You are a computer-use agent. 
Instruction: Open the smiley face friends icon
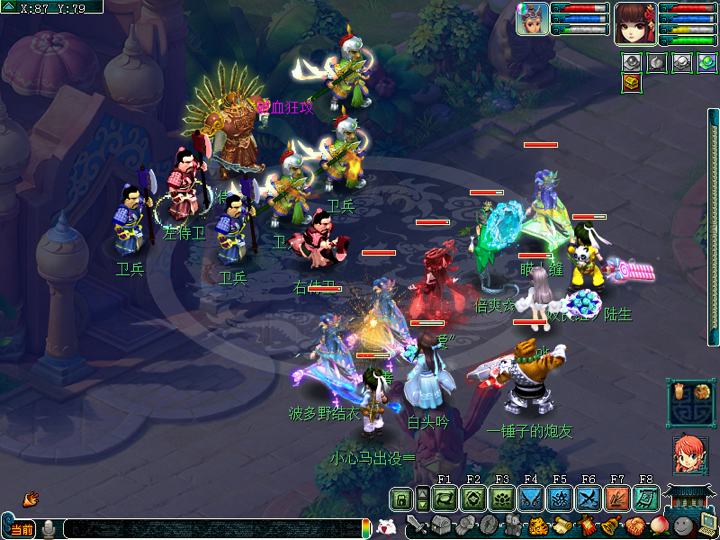[682, 525]
